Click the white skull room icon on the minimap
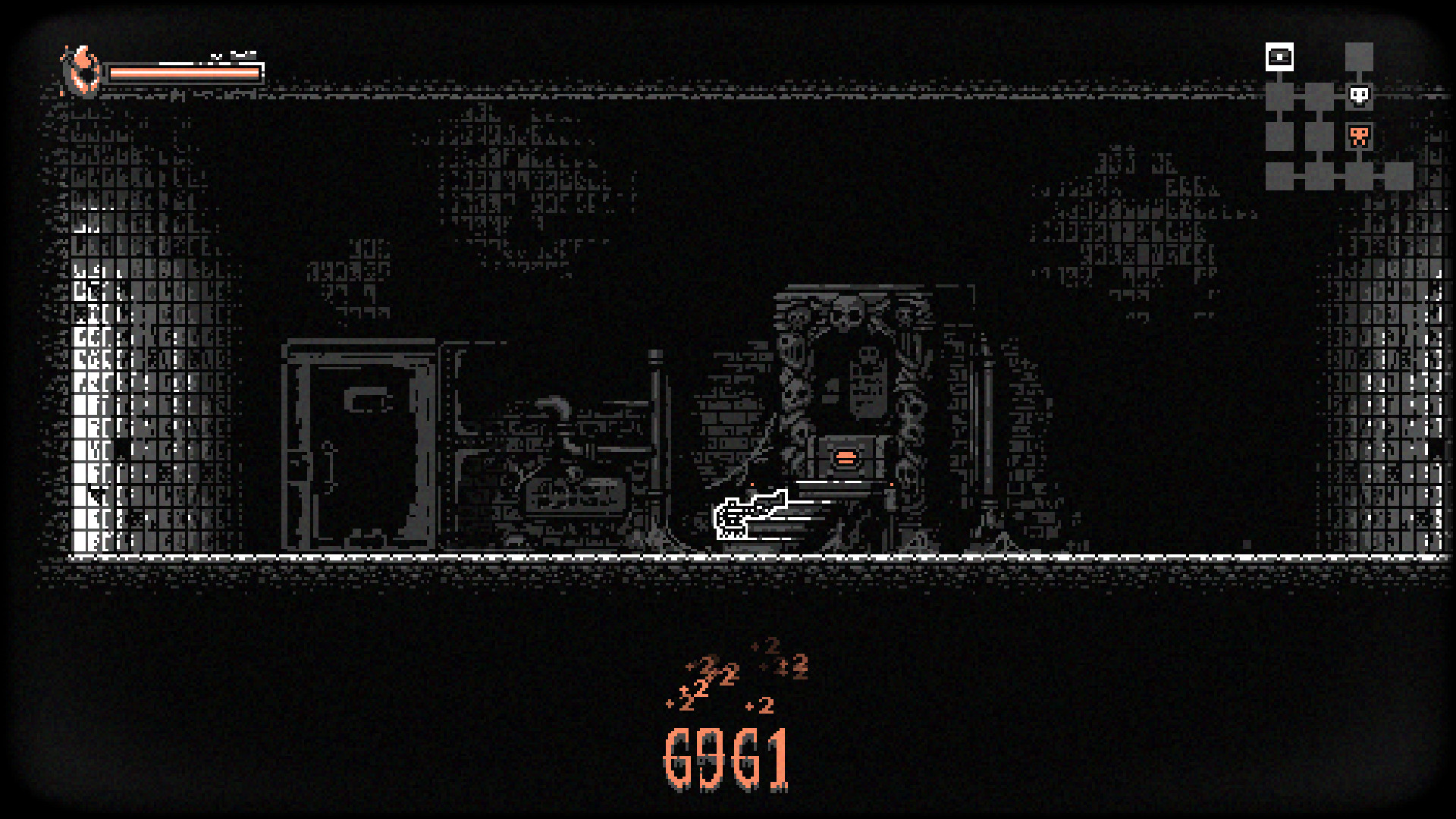 [x=1358, y=96]
